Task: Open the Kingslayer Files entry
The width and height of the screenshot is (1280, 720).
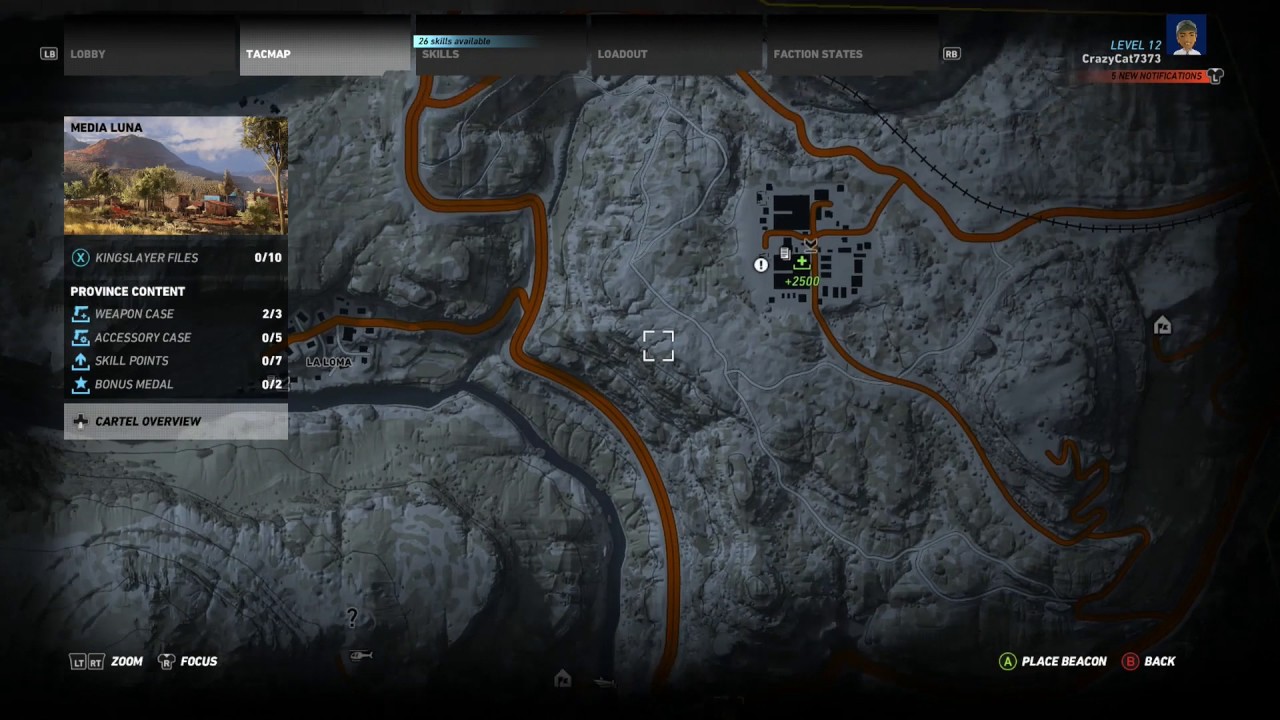Action: 147,257
